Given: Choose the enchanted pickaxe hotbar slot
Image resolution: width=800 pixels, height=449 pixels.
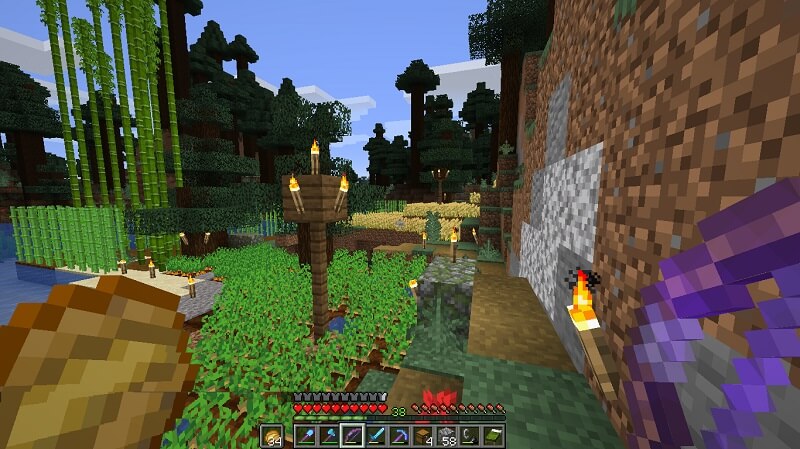Looking at the screenshot, I should (400, 436).
